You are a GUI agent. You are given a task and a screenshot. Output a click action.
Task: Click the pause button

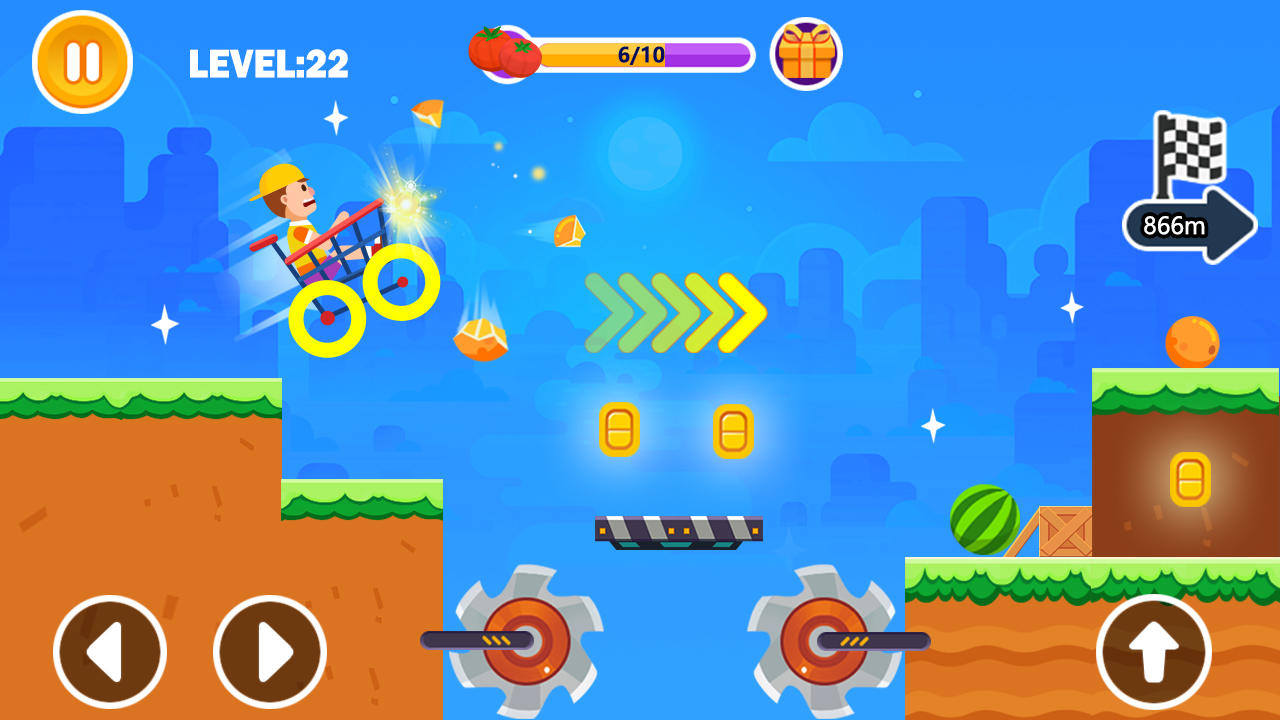point(83,61)
